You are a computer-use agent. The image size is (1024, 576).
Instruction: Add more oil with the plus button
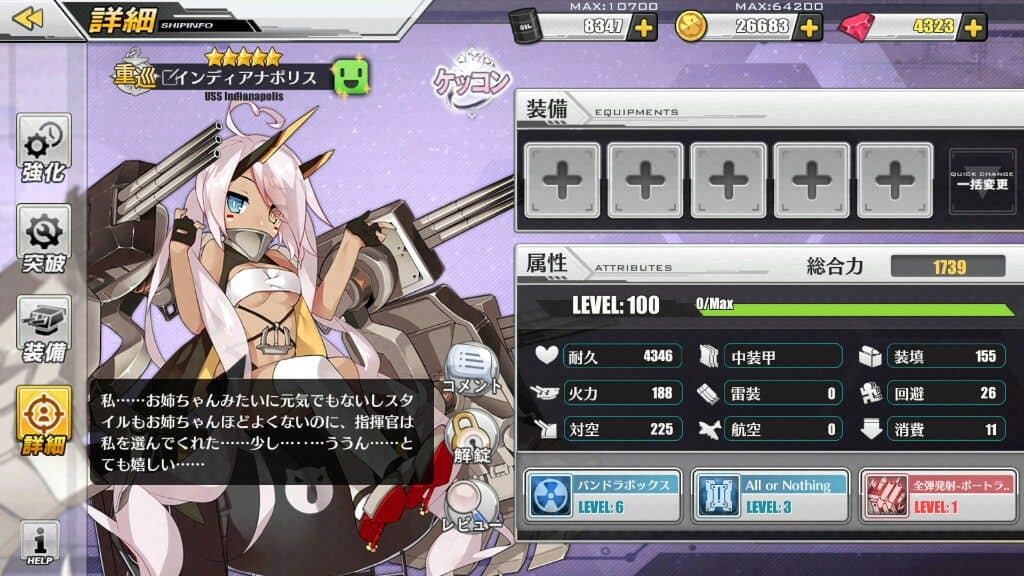(x=645, y=27)
